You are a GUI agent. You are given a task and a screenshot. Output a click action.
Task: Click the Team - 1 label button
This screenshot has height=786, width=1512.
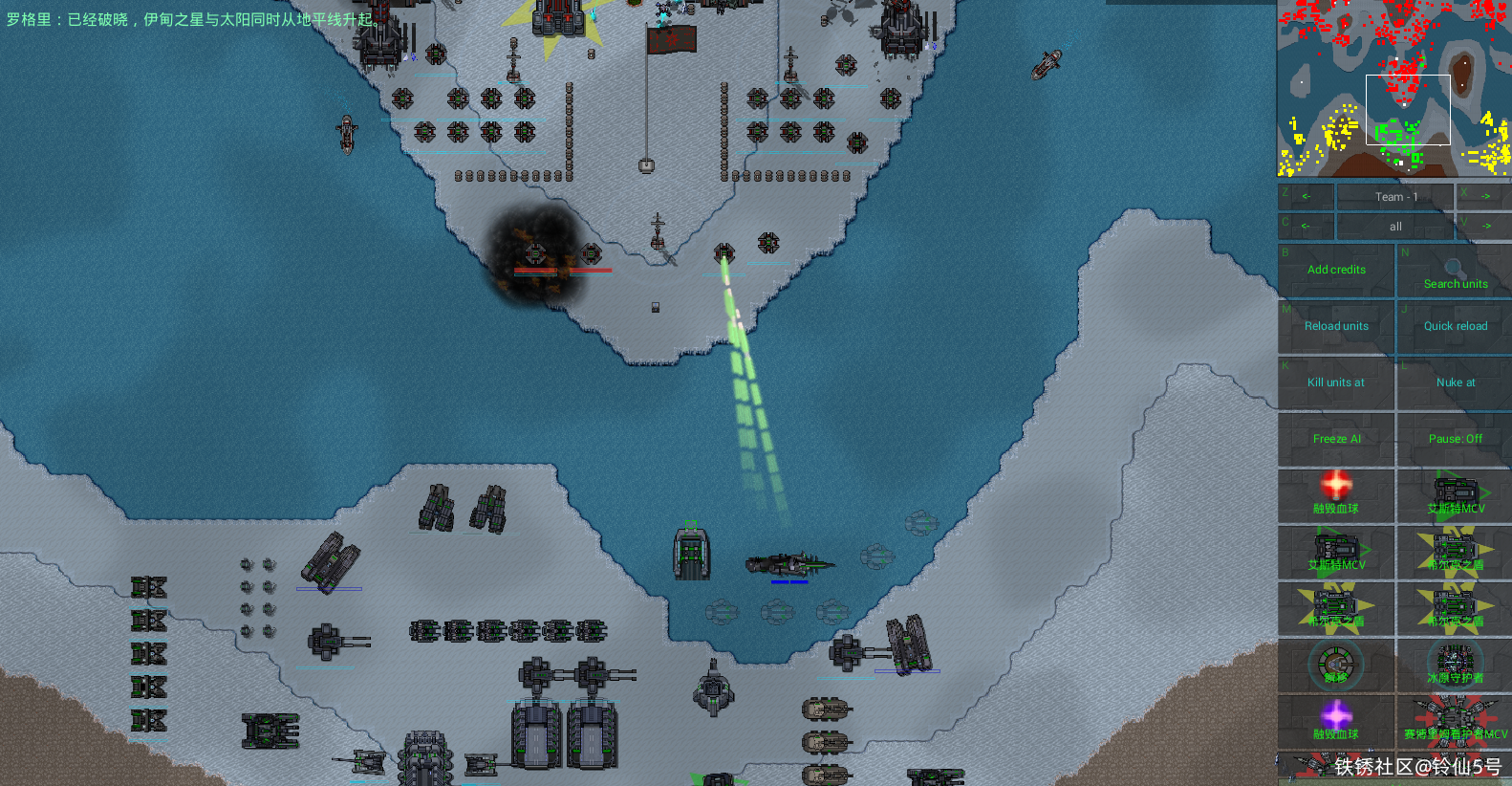coord(1395,197)
